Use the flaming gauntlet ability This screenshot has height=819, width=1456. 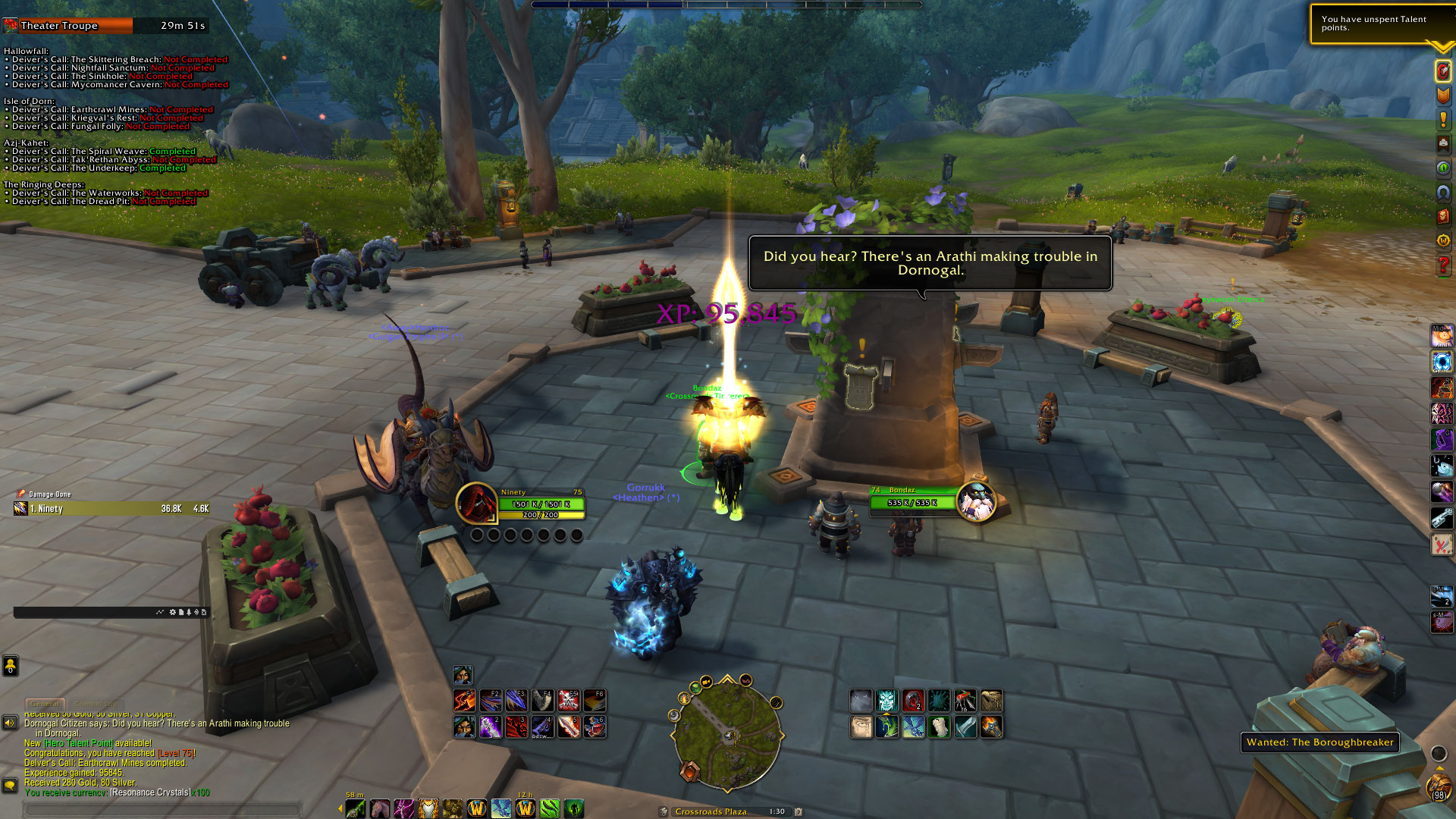point(991,726)
